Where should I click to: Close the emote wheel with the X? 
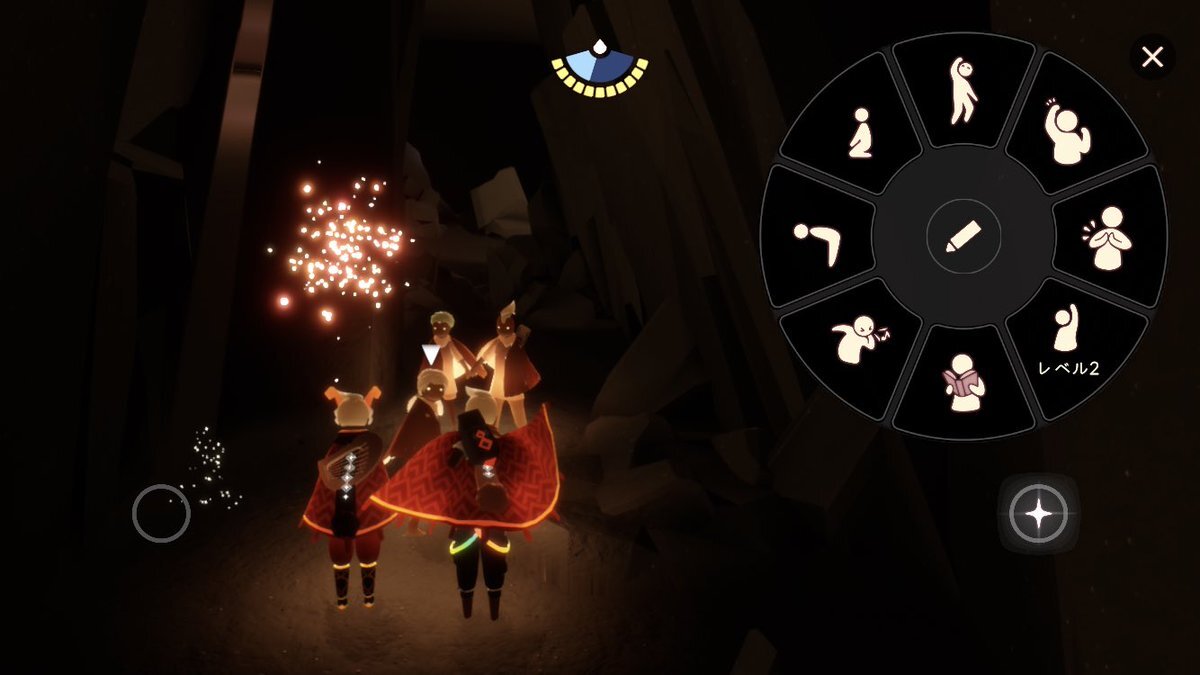tap(1152, 58)
